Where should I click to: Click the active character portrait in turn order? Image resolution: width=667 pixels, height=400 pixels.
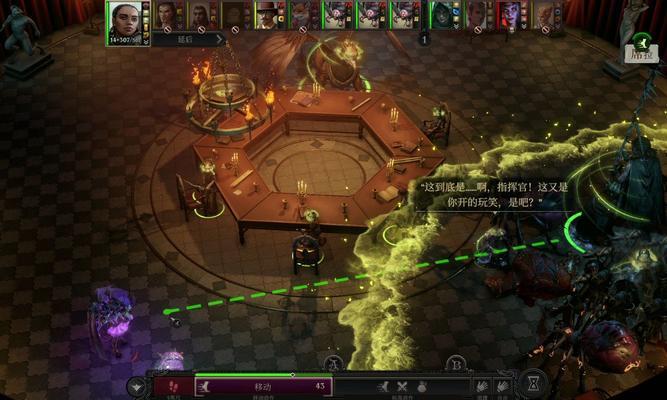coord(123,19)
